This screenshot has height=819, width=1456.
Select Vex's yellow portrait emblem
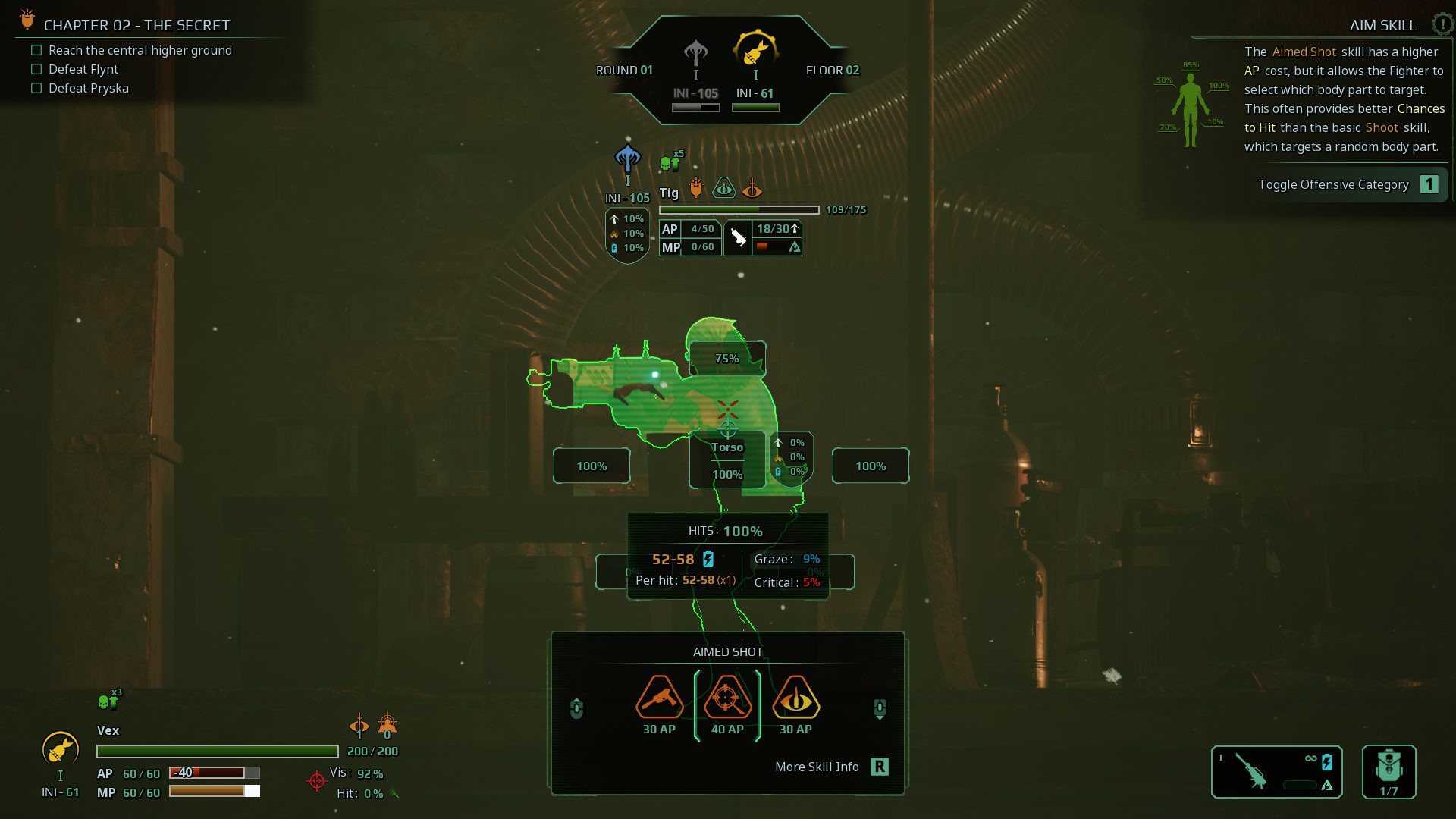pos(60,749)
